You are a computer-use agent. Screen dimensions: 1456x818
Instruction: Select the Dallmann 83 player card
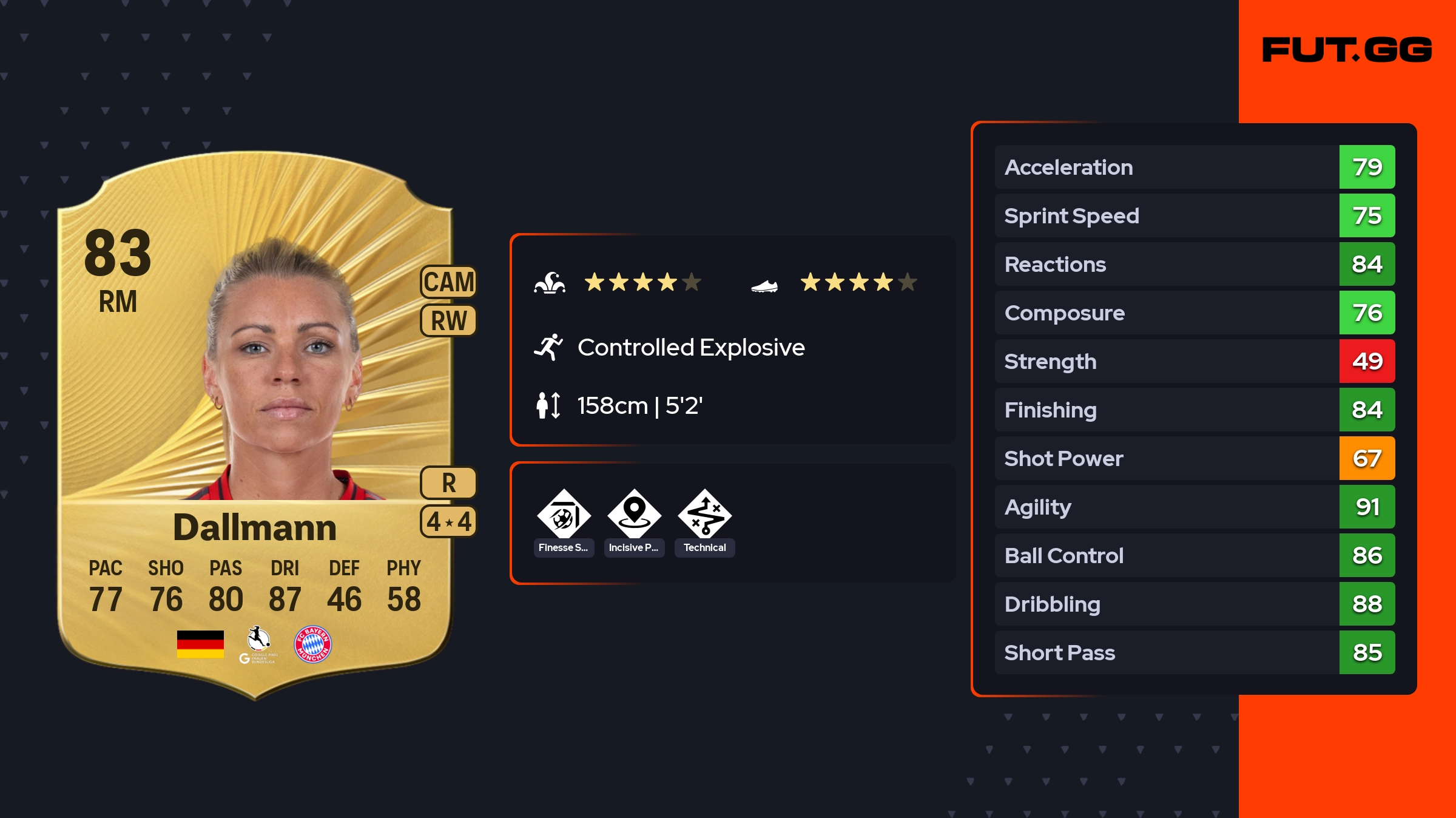pos(255,425)
